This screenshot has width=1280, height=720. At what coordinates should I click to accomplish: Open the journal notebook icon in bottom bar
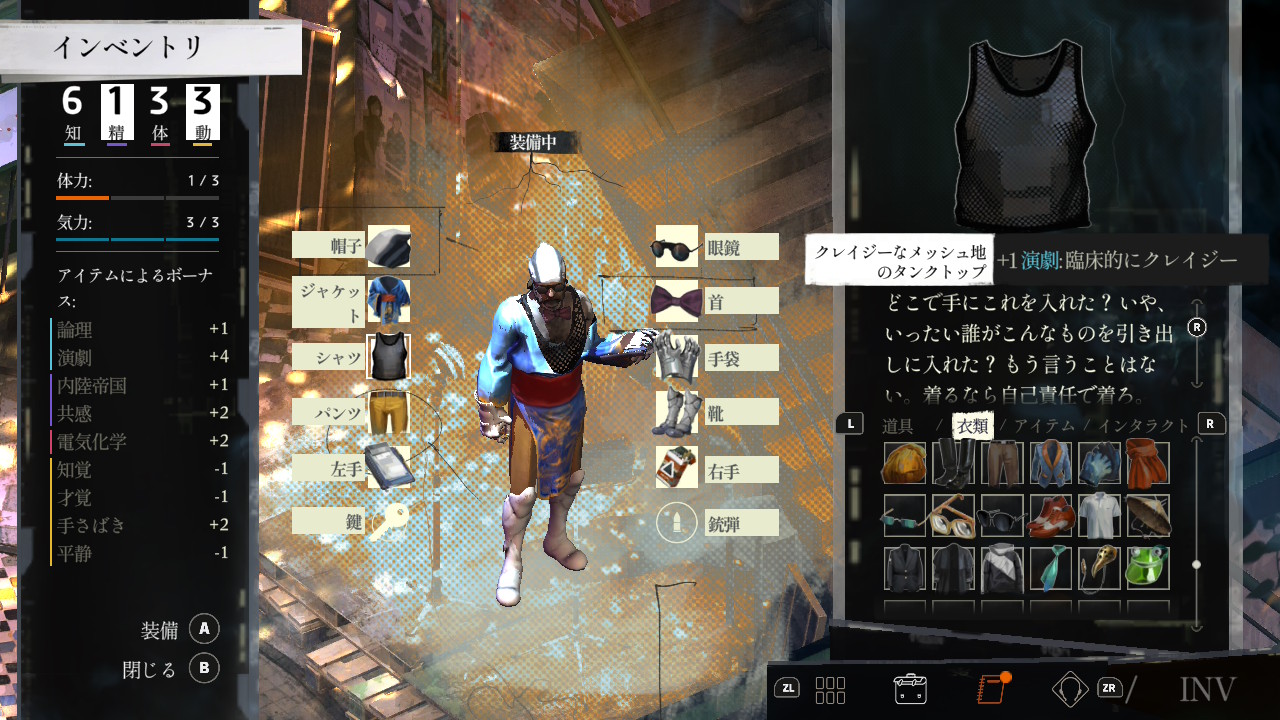point(990,688)
